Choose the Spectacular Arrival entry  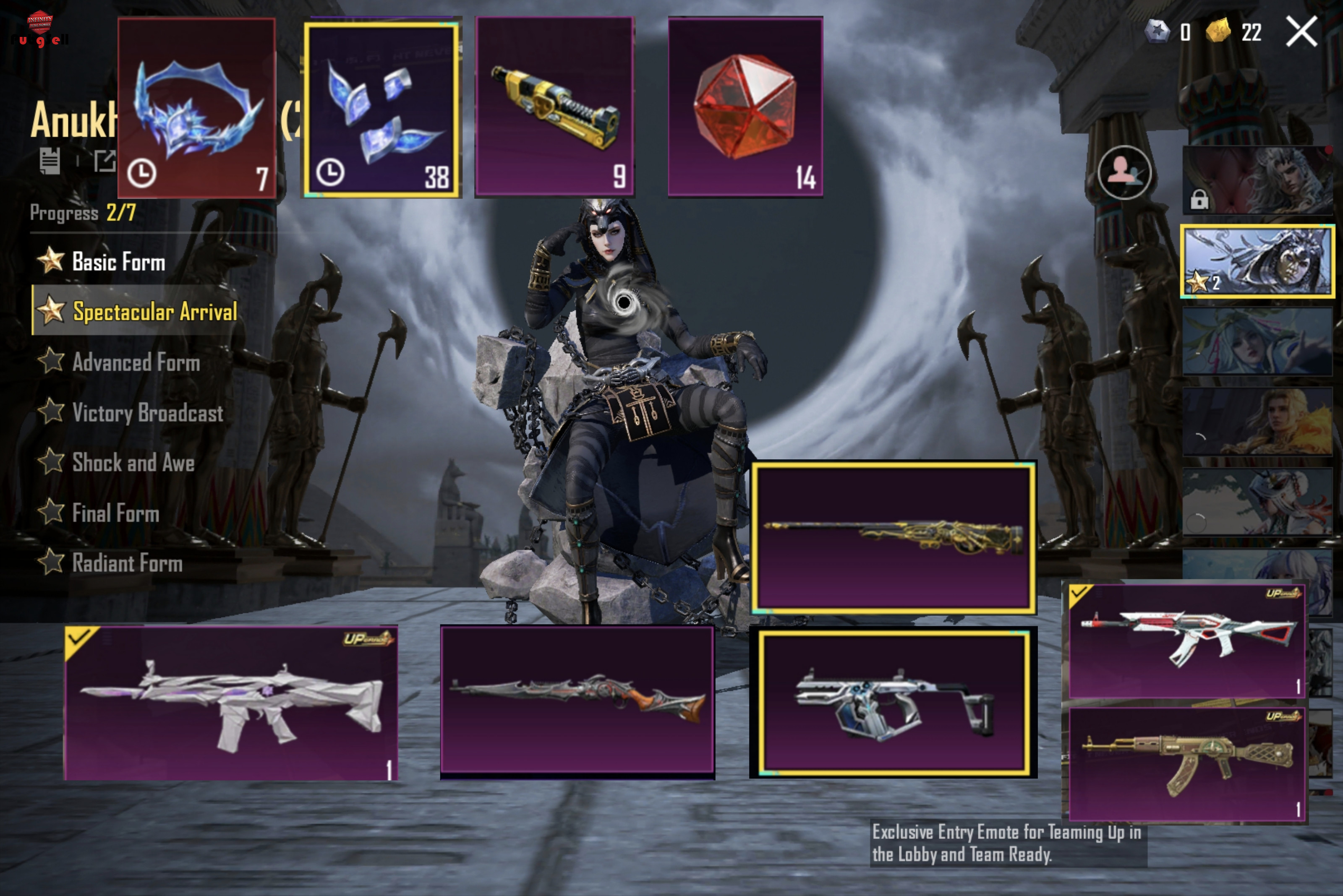[x=154, y=311]
